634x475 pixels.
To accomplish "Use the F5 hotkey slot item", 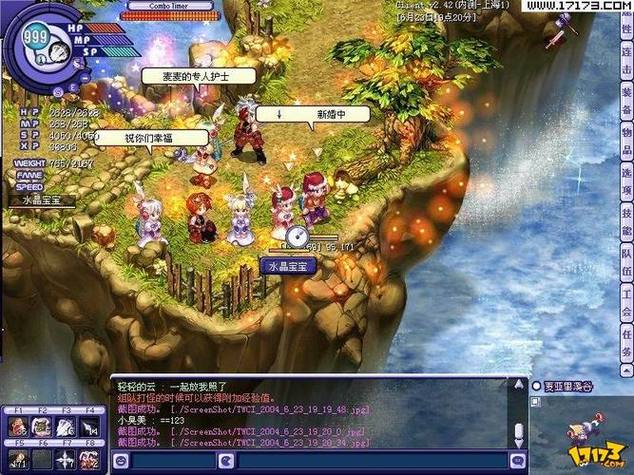I will click(x=17, y=458).
